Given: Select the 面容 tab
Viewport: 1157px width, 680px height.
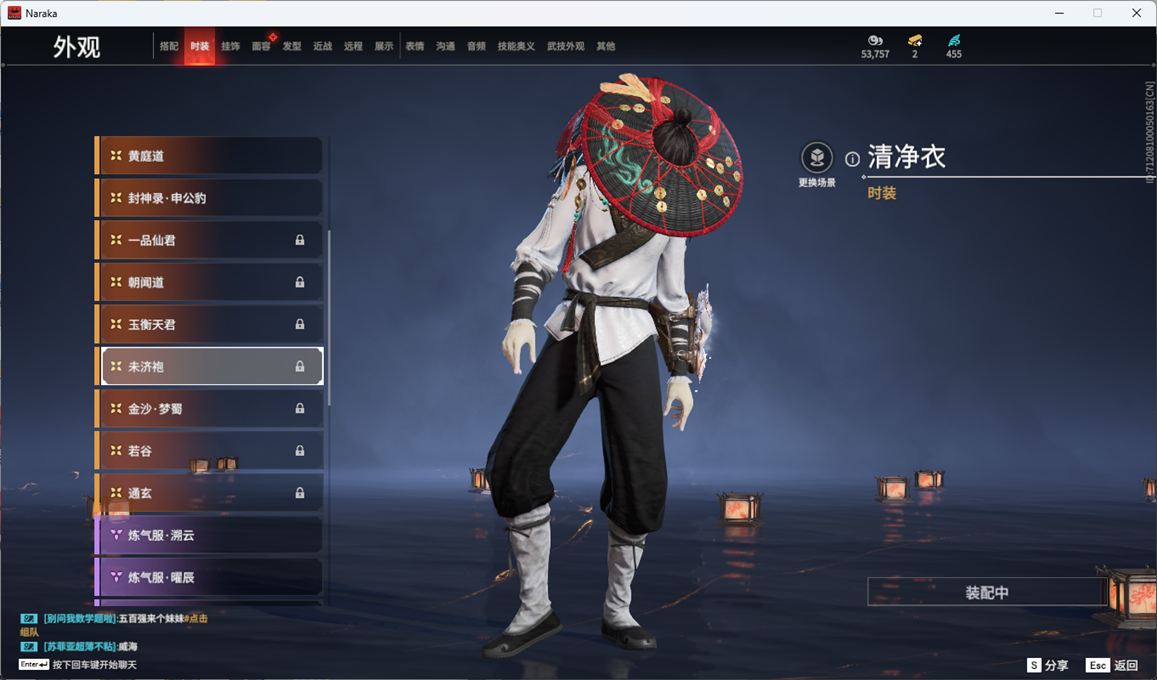Looking at the screenshot, I should [x=261, y=46].
